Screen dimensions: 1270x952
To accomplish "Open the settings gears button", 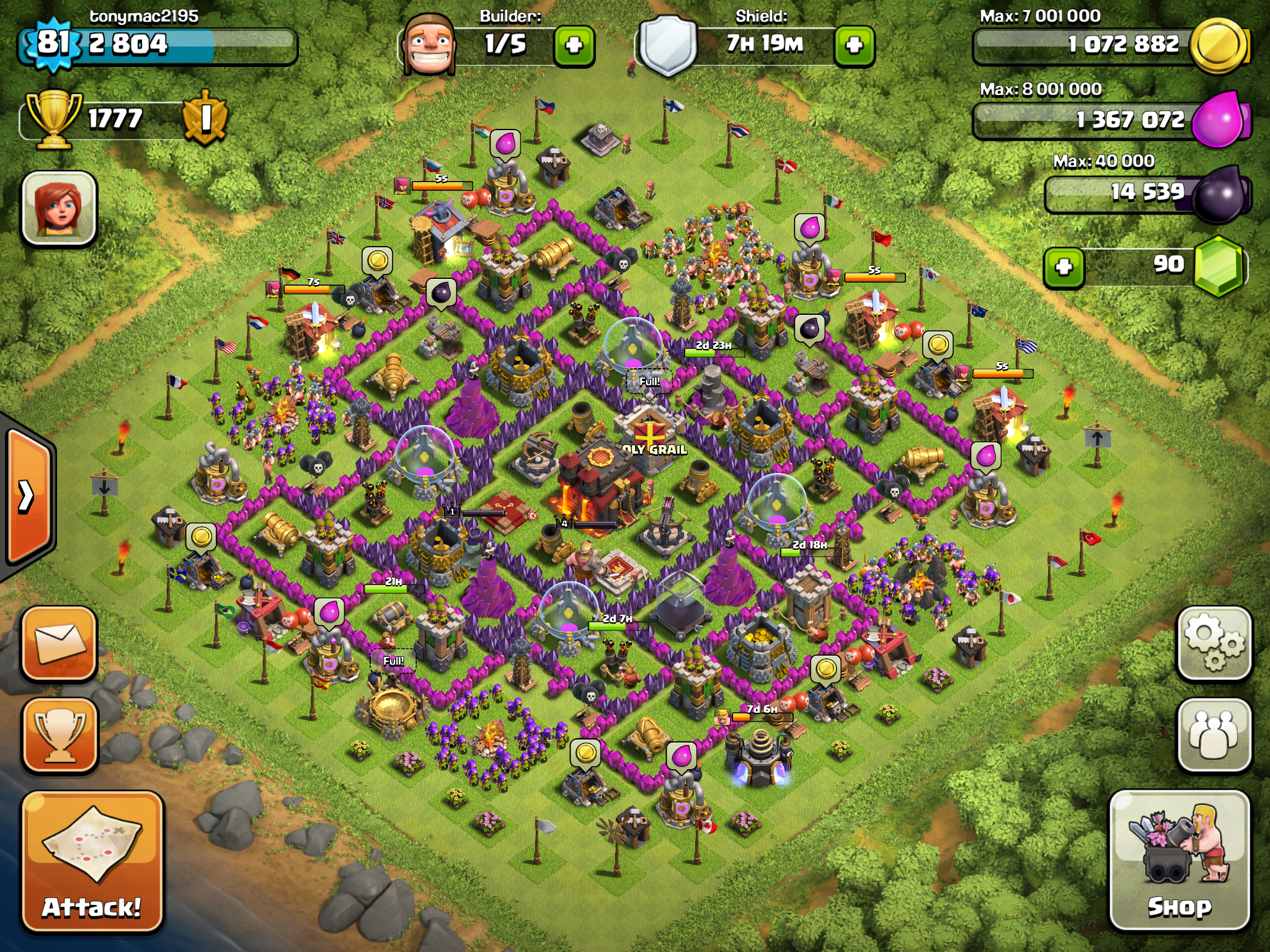I will click(x=1214, y=643).
